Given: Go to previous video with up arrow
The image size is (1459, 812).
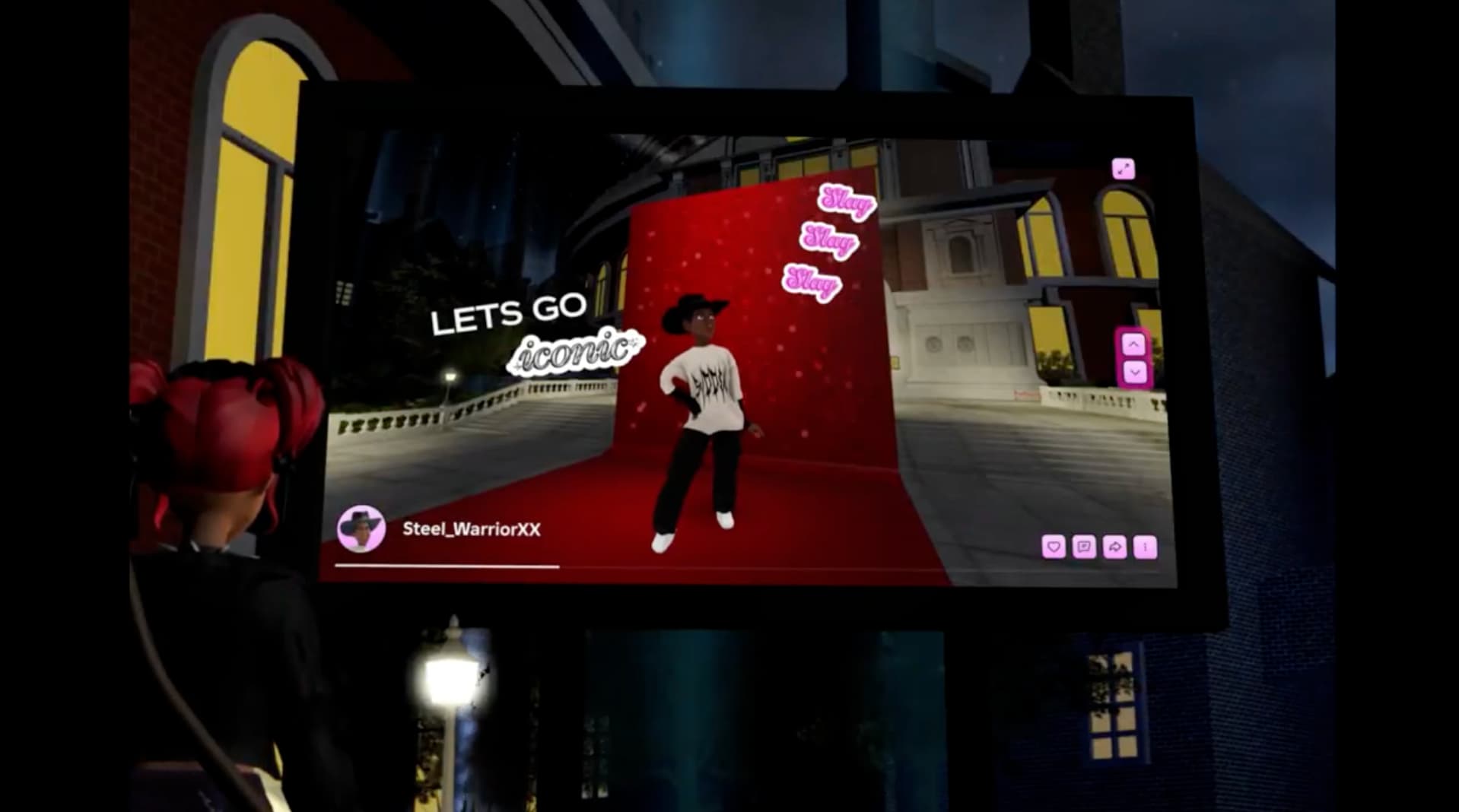Looking at the screenshot, I should 1133,345.
